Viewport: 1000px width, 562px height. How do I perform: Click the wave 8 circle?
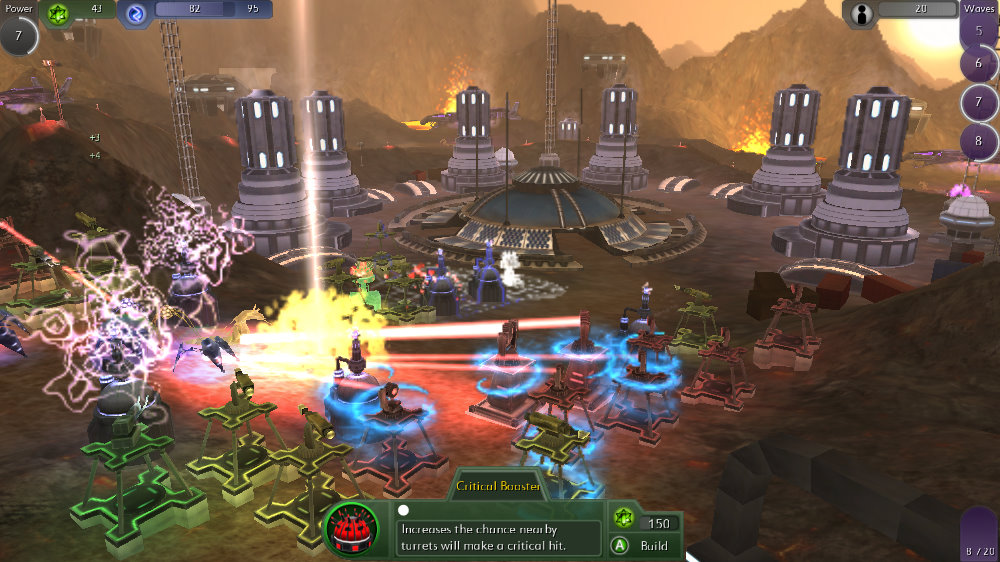click(978, 141)
